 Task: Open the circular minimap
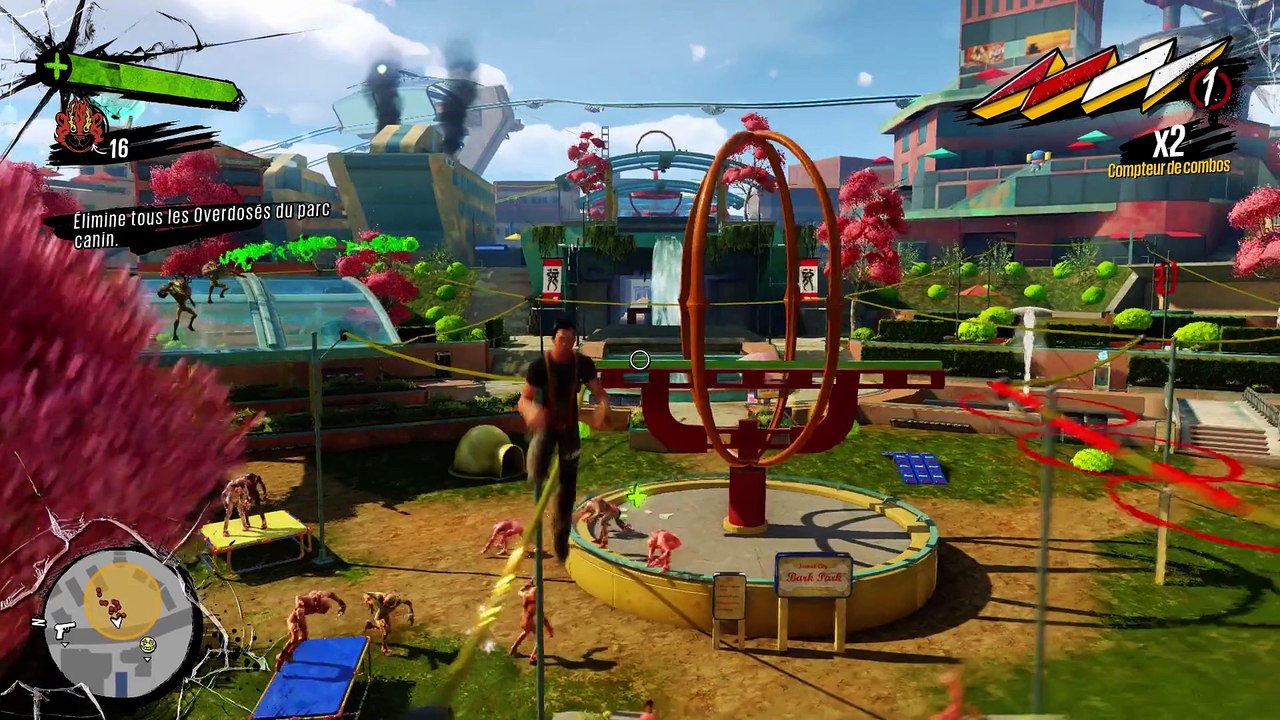[x=118, y=620]
